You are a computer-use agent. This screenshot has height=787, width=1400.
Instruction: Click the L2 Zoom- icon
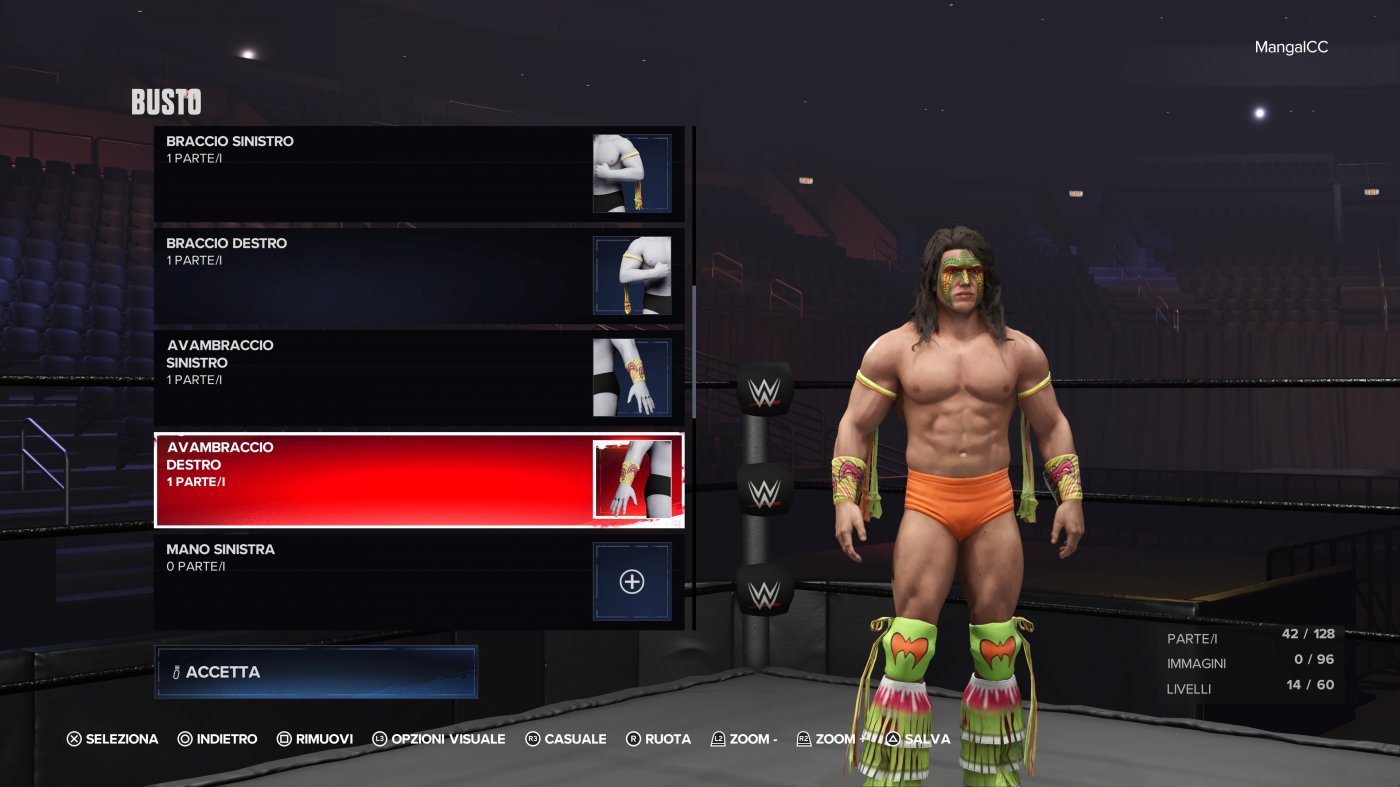(x=716, y=738)
